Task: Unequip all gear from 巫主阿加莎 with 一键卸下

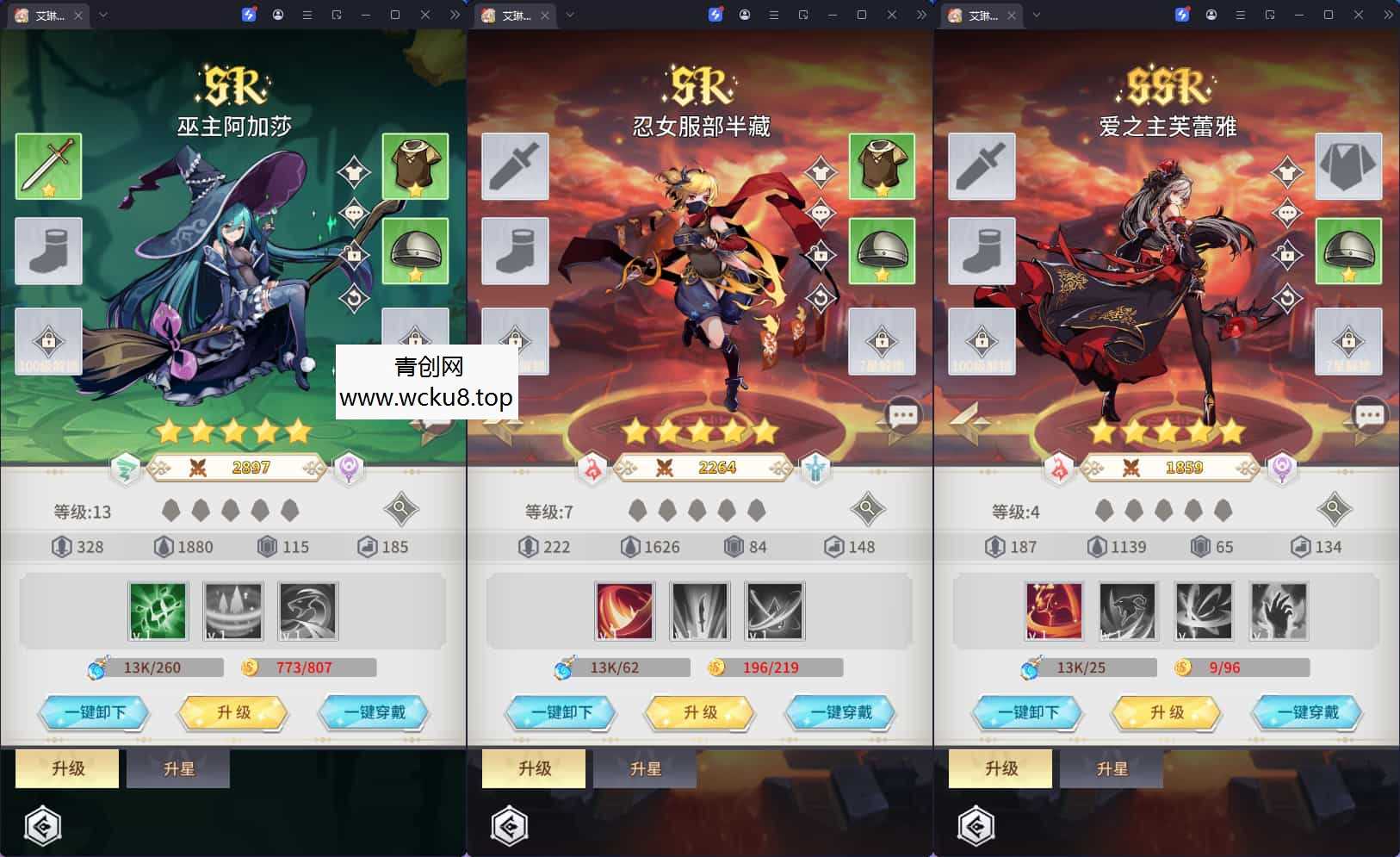Action: 94,712
